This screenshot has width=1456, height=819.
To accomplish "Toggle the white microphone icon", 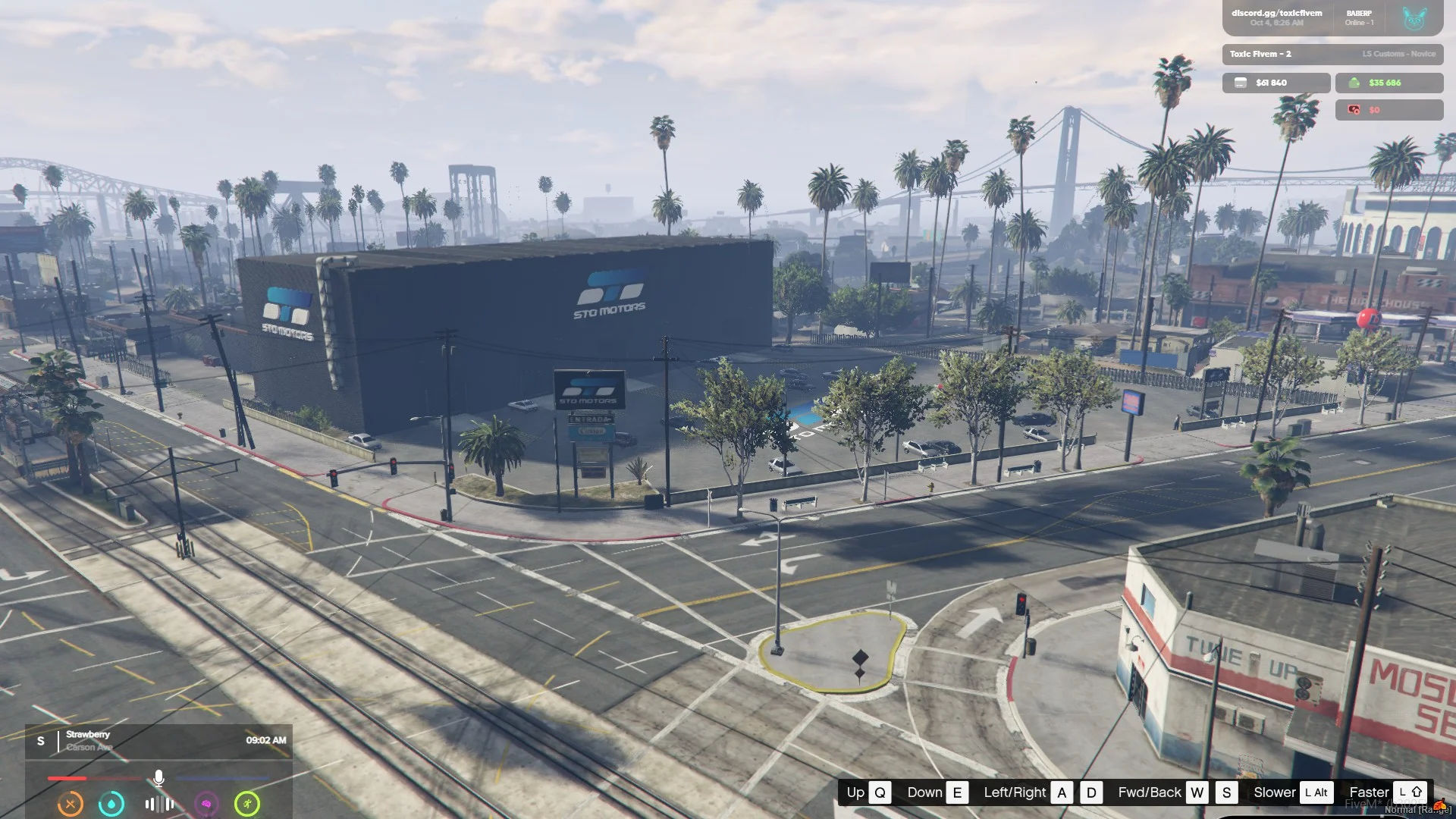I will pyautogui.click(x=158, y=778).
